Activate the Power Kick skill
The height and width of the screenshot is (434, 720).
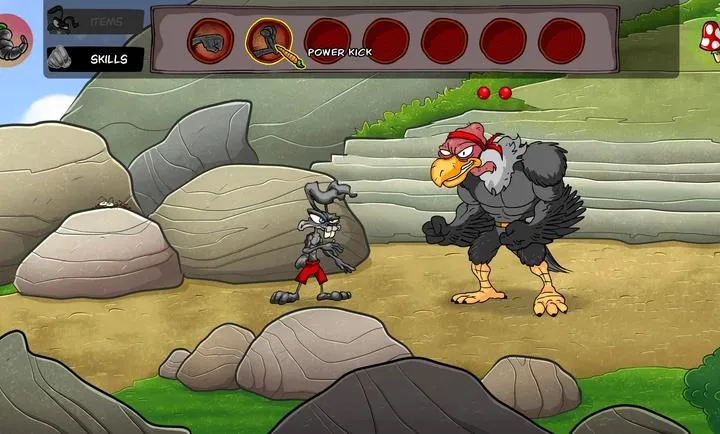270,41
